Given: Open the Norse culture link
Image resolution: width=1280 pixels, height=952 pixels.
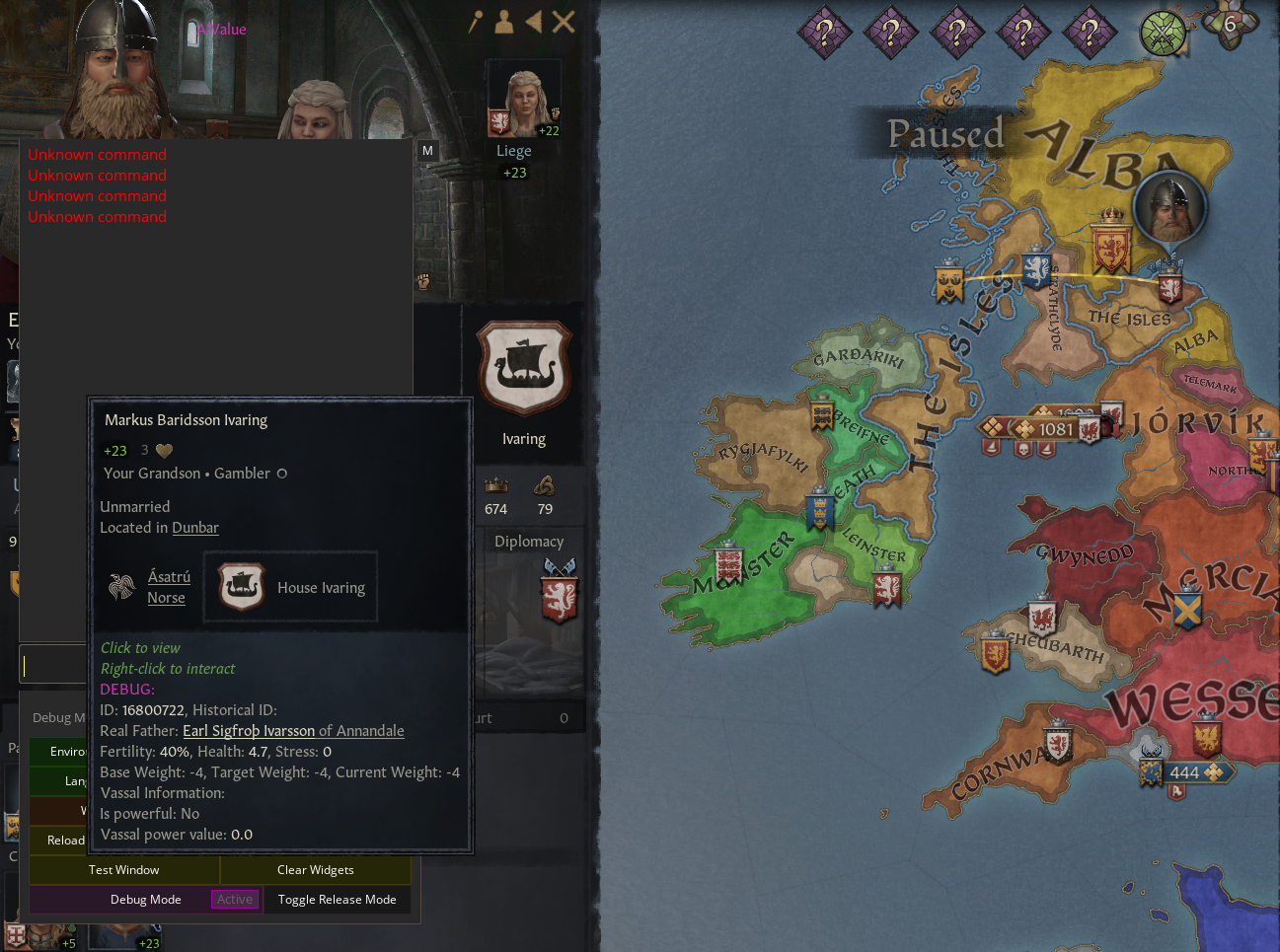Looking at the screenshot, I should coord(166,598).
